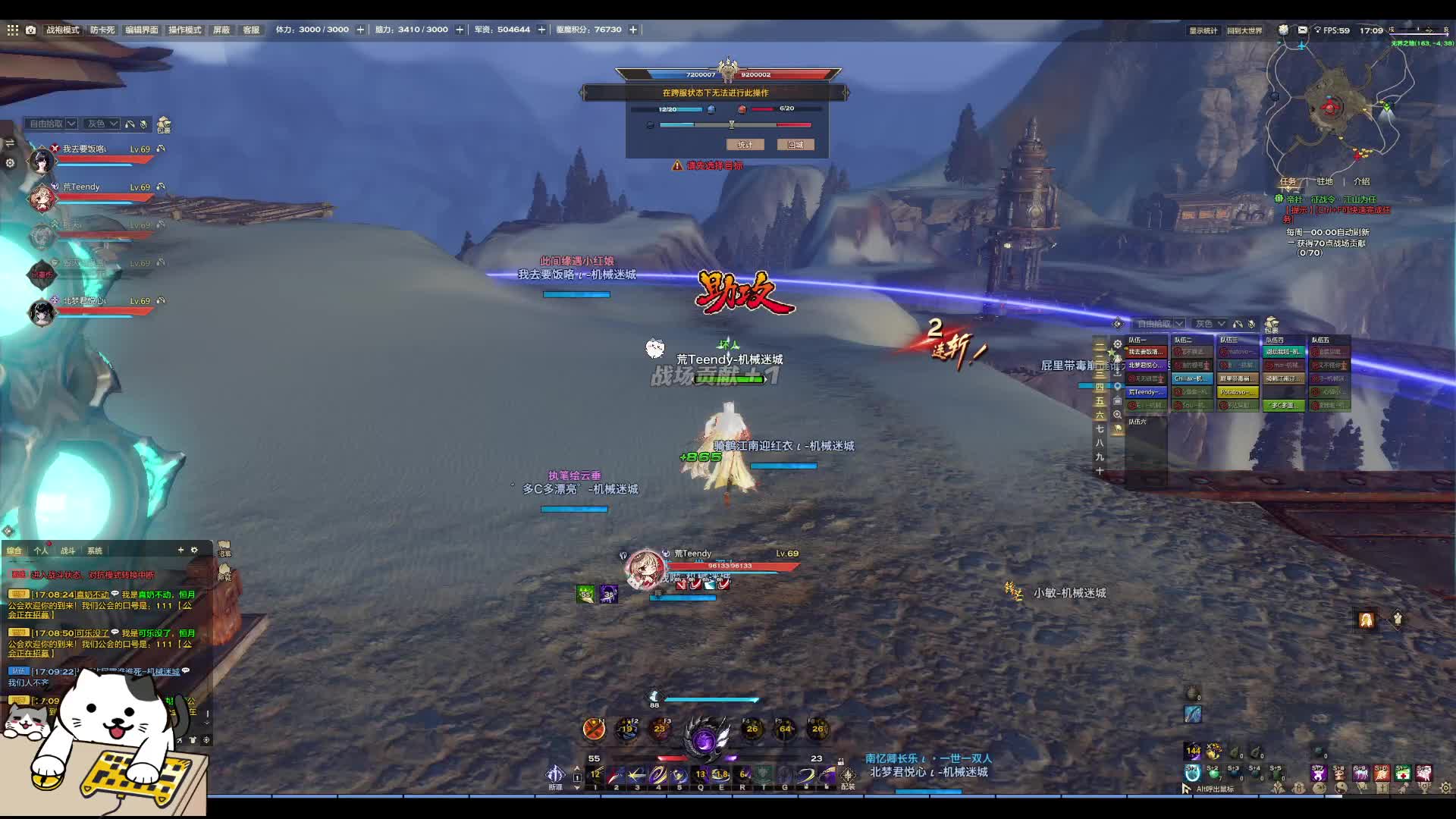Switch to the 驻地 tab in tracker
This screenshot has width=1456, height=819.
[x=1325, y=181]
